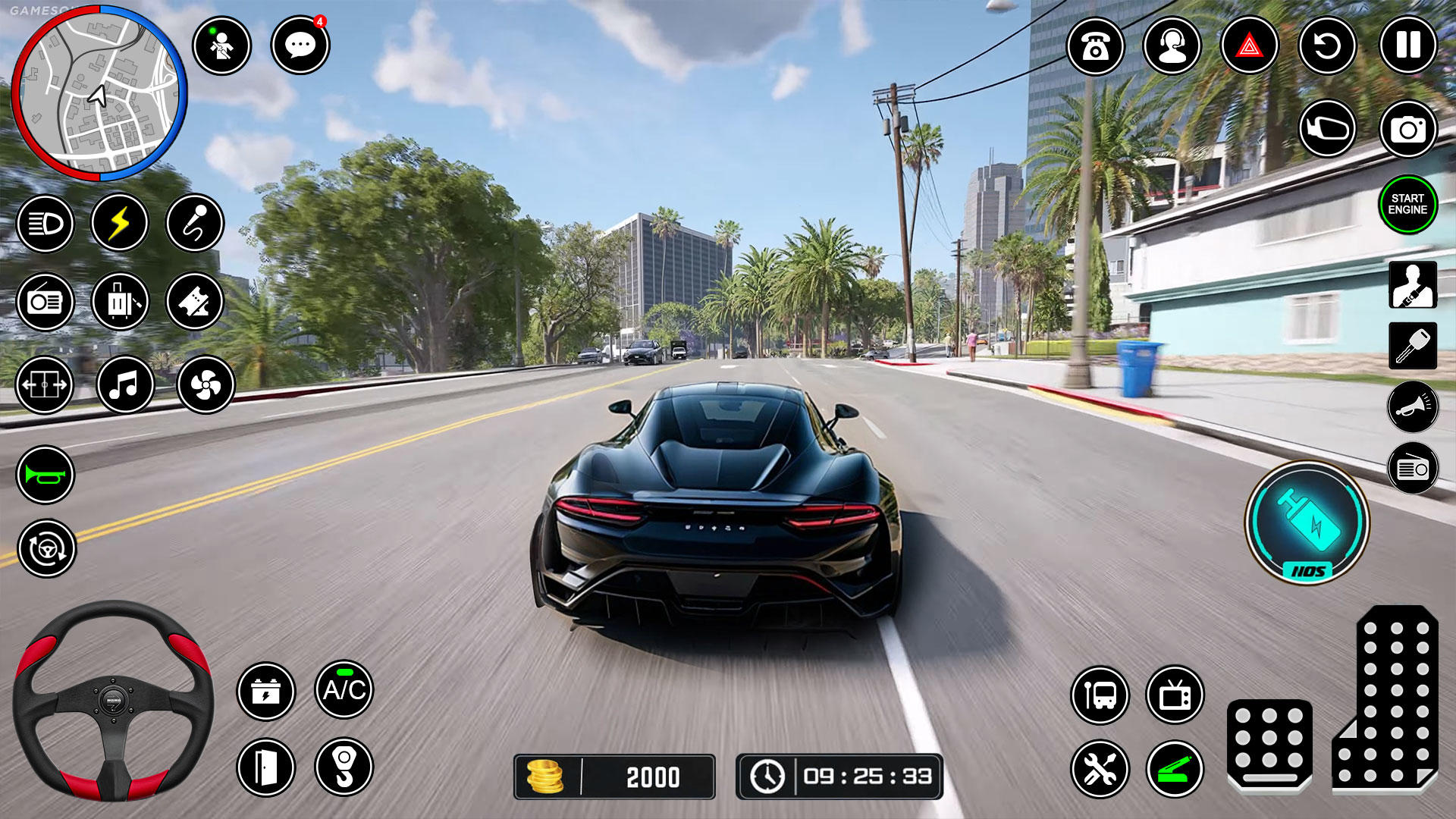Open the wrench and screwdriver repair button
1456x819 pixels.
point(1100,770)
